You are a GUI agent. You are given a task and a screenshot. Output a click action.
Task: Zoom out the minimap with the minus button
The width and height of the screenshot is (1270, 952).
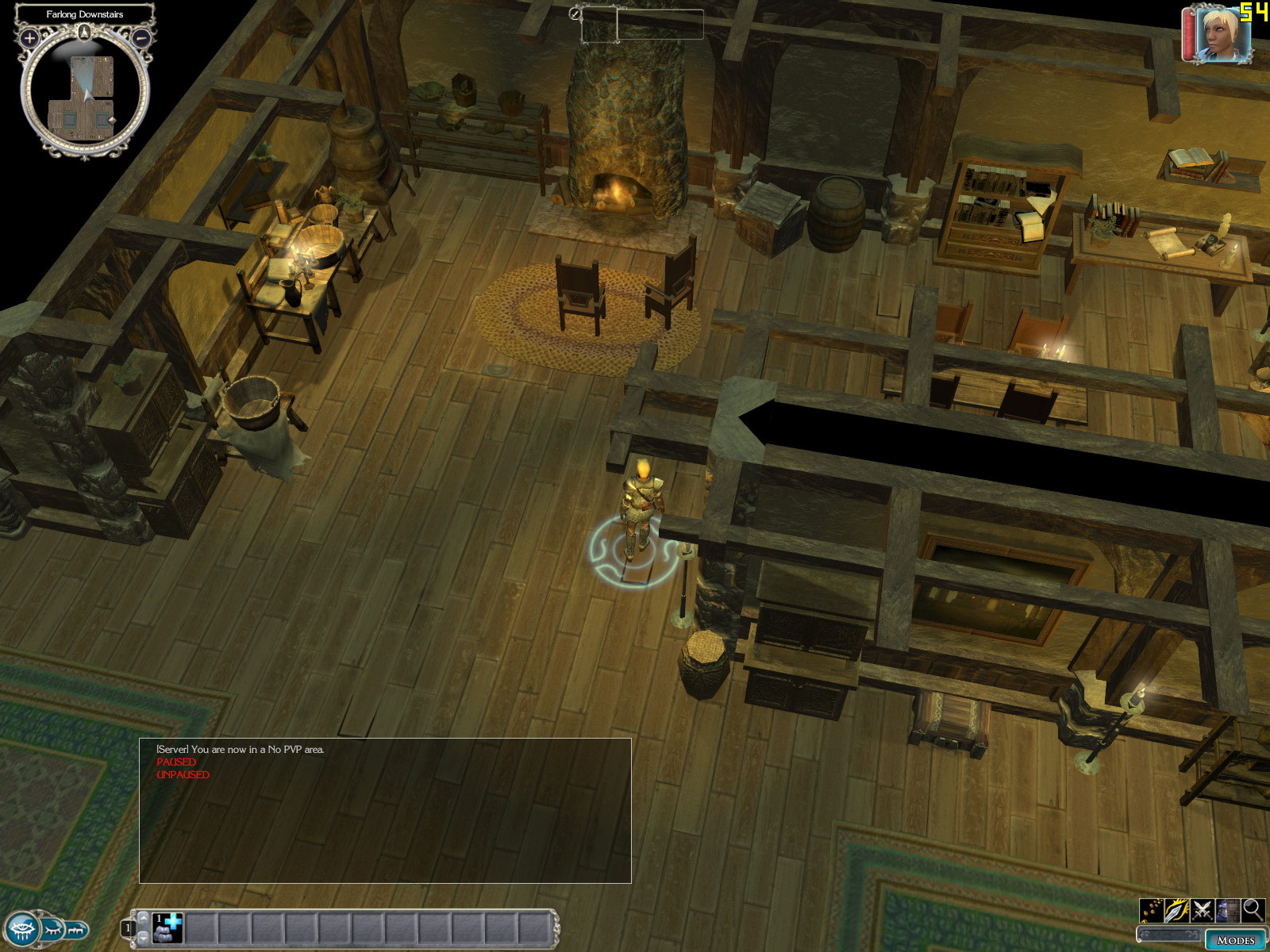tap(141, 37)
